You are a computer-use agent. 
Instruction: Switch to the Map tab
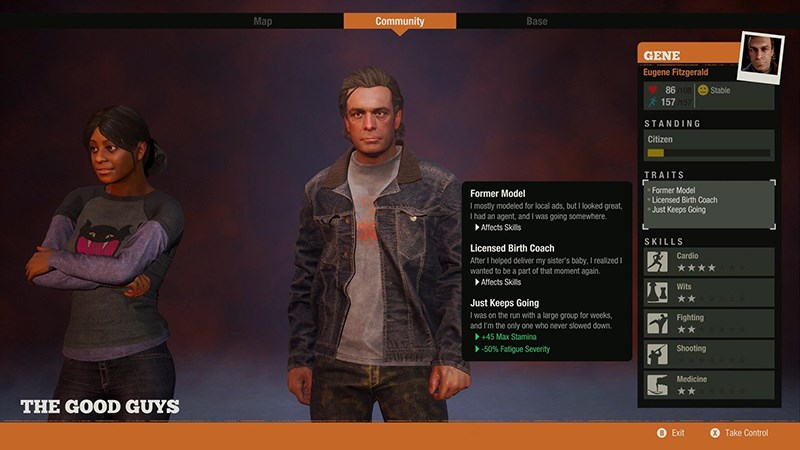tap(263, 21)
